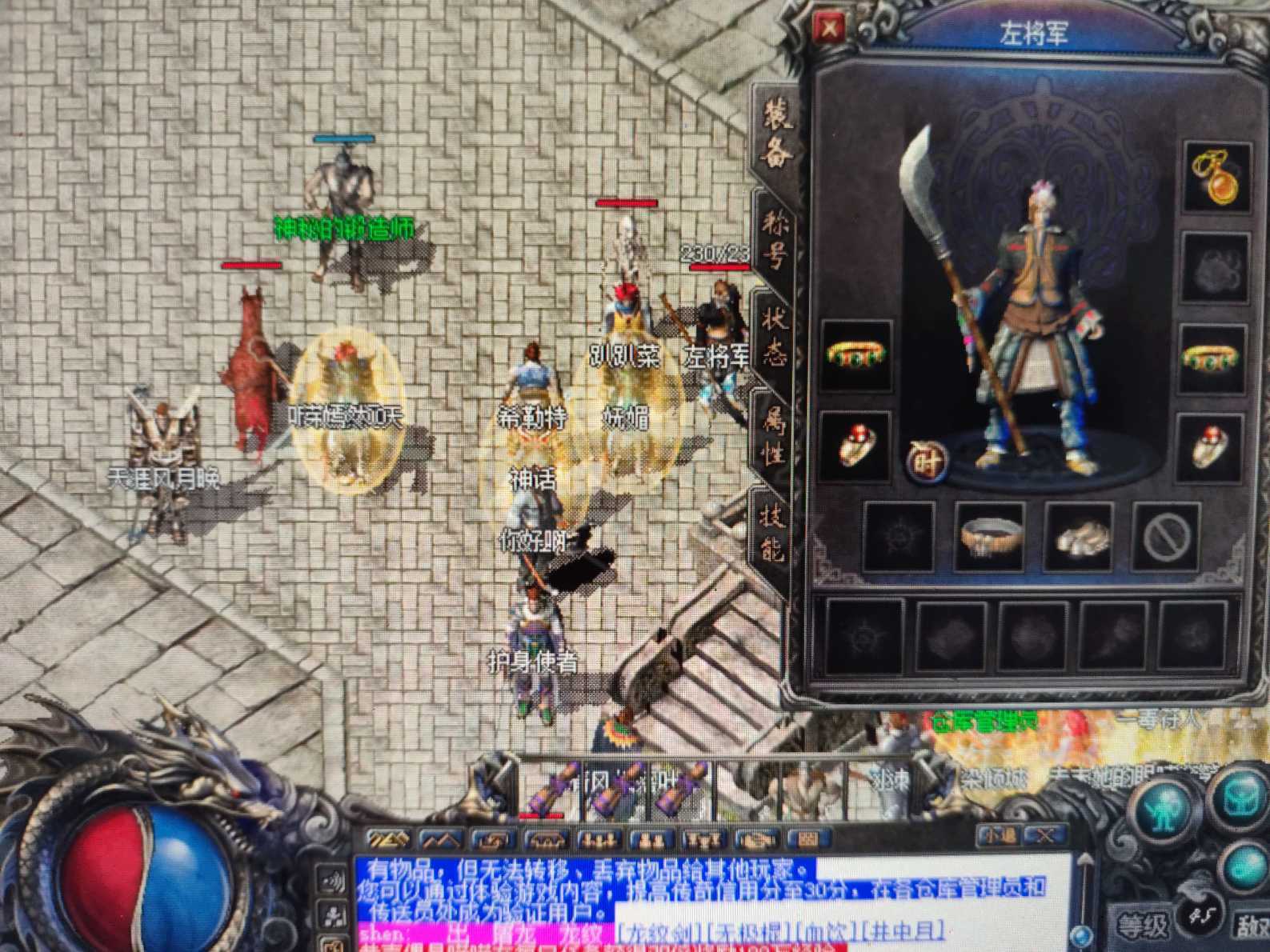
Task: Close the 左将军 character panel
Action: coord(829,30)
